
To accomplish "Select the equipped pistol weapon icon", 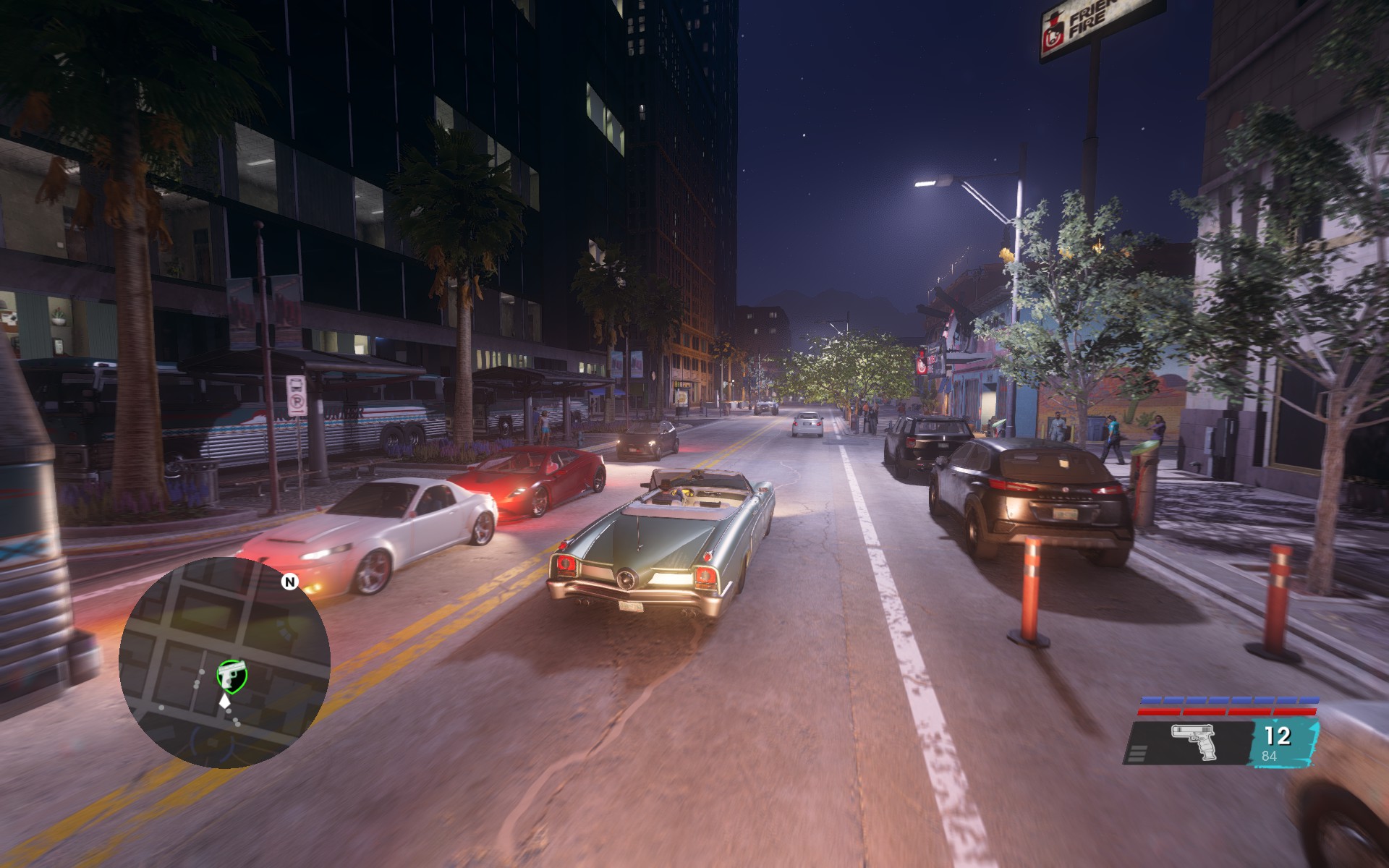I will pos(1194,741).
